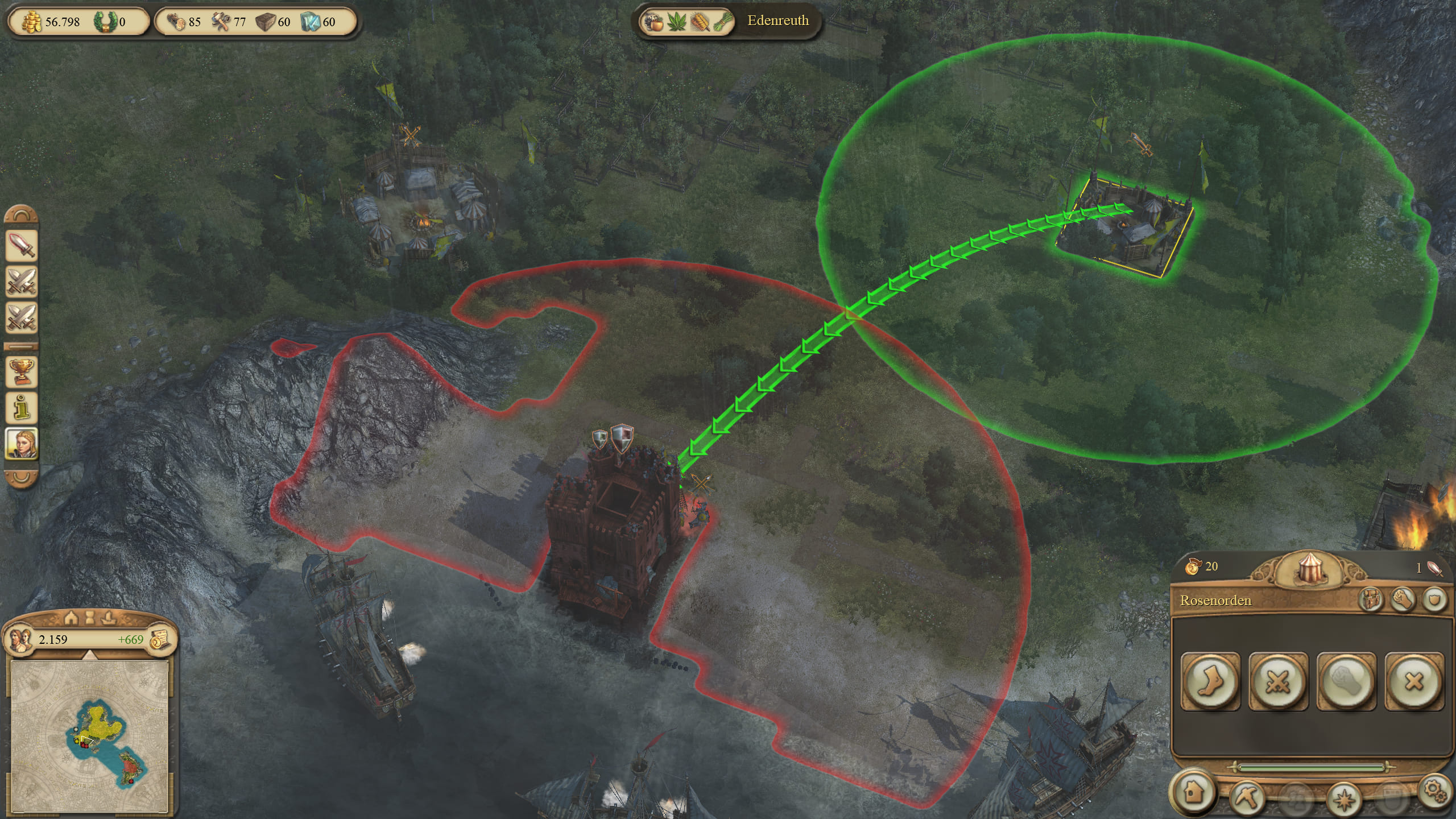The width and height of the screenshot is (1456, 819).
Task: Click the fist icon in the Rosenorden header
Action: [x=1403, y=599]
